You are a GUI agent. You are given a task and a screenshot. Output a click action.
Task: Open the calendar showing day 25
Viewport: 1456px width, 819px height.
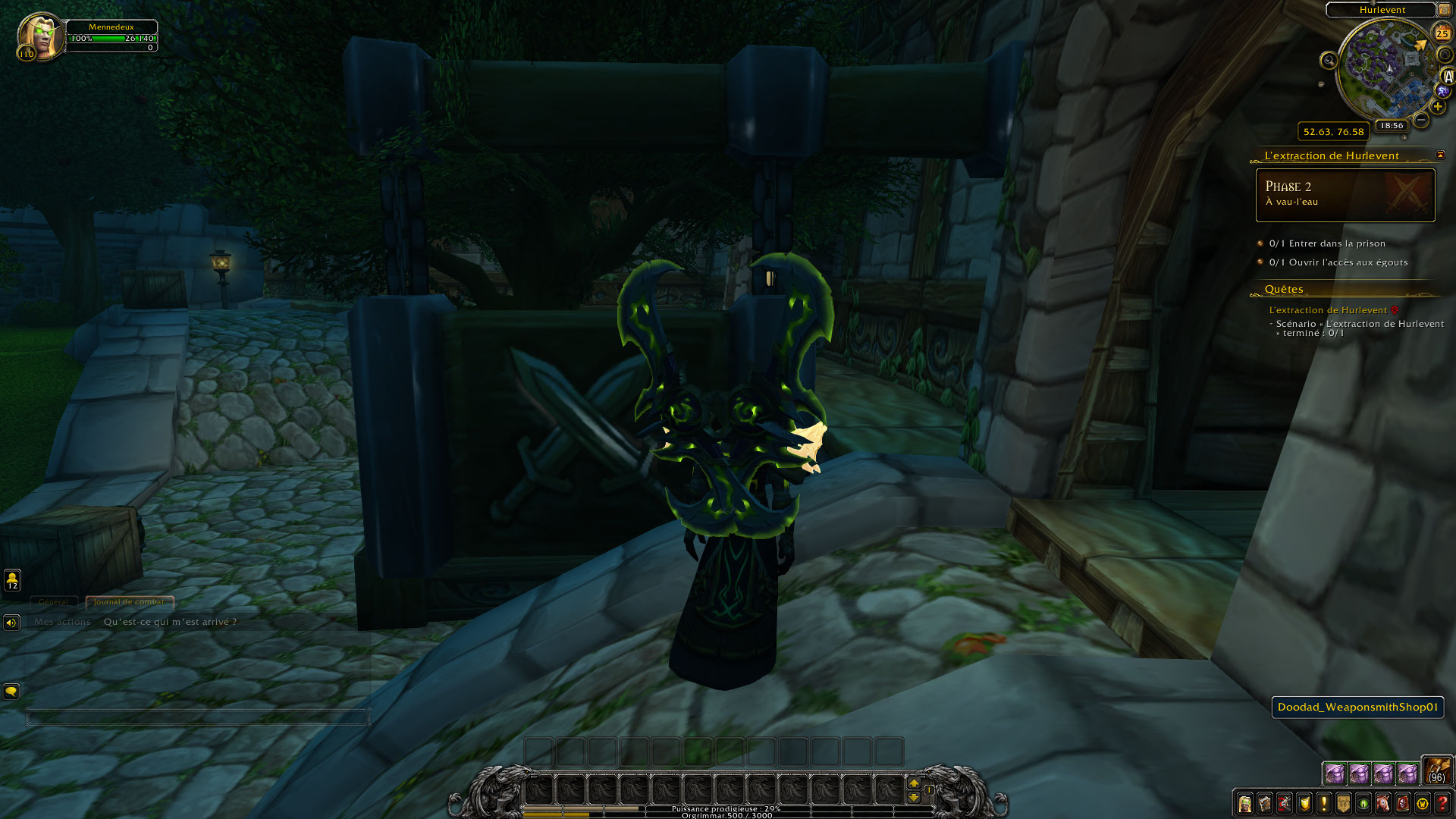click(x=1442, y=33)
